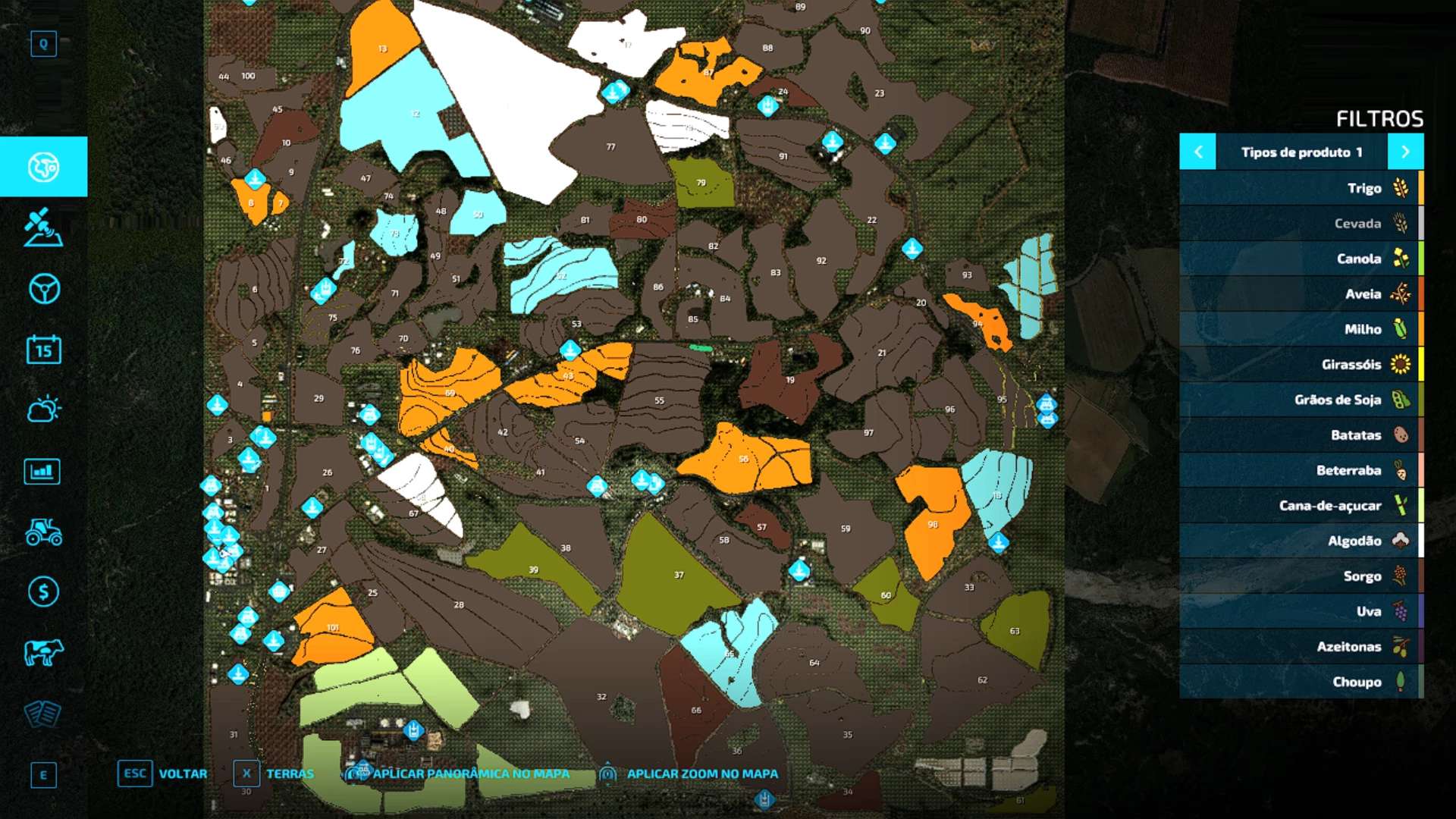The width and height of the screenshot is (1456, 819).
Task: Click the steering wheel vehicles icon
Action: tap(44, 289)
